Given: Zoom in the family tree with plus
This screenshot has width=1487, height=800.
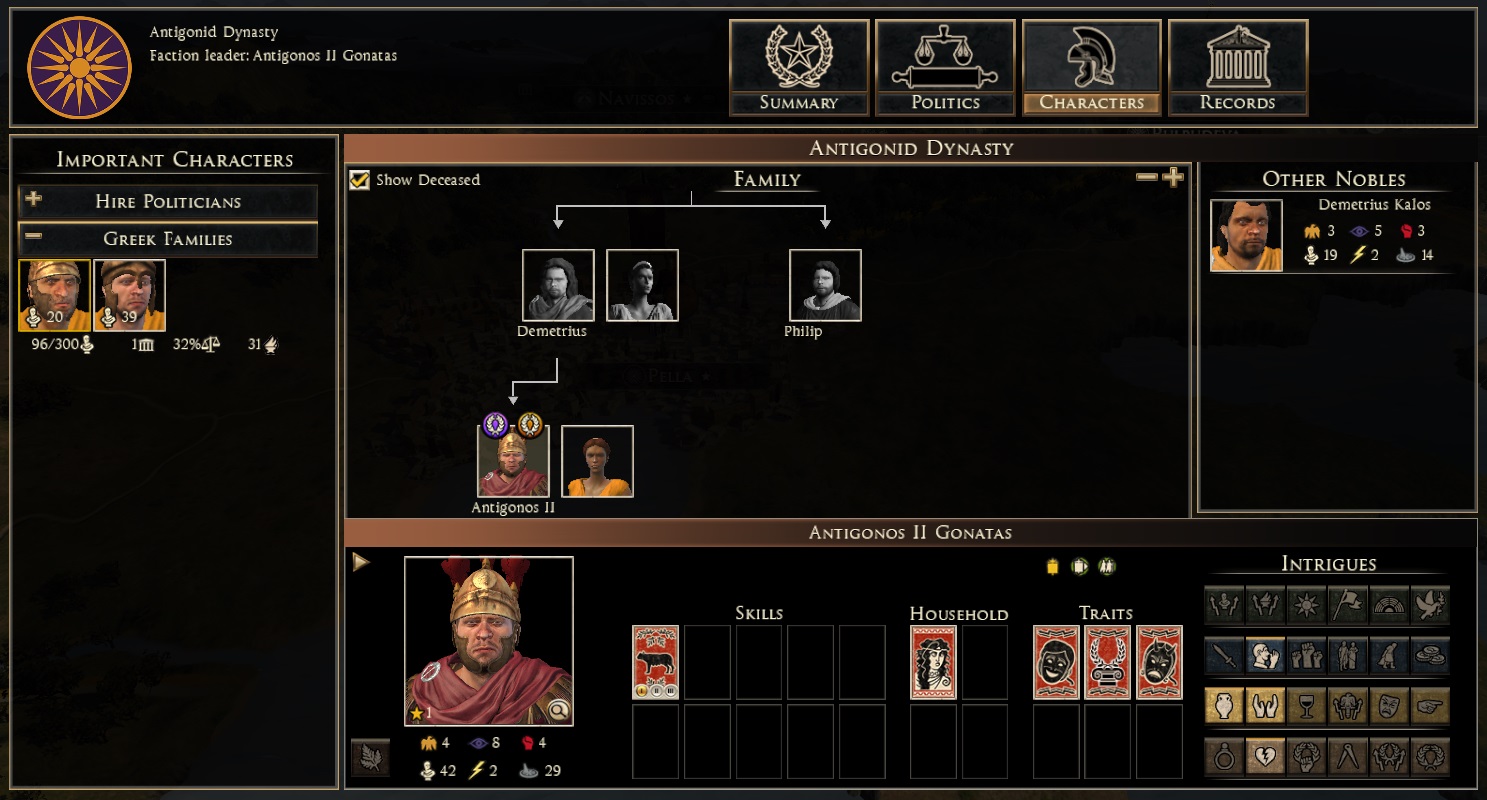Looking at the screenshot, I should [1173, 178].
